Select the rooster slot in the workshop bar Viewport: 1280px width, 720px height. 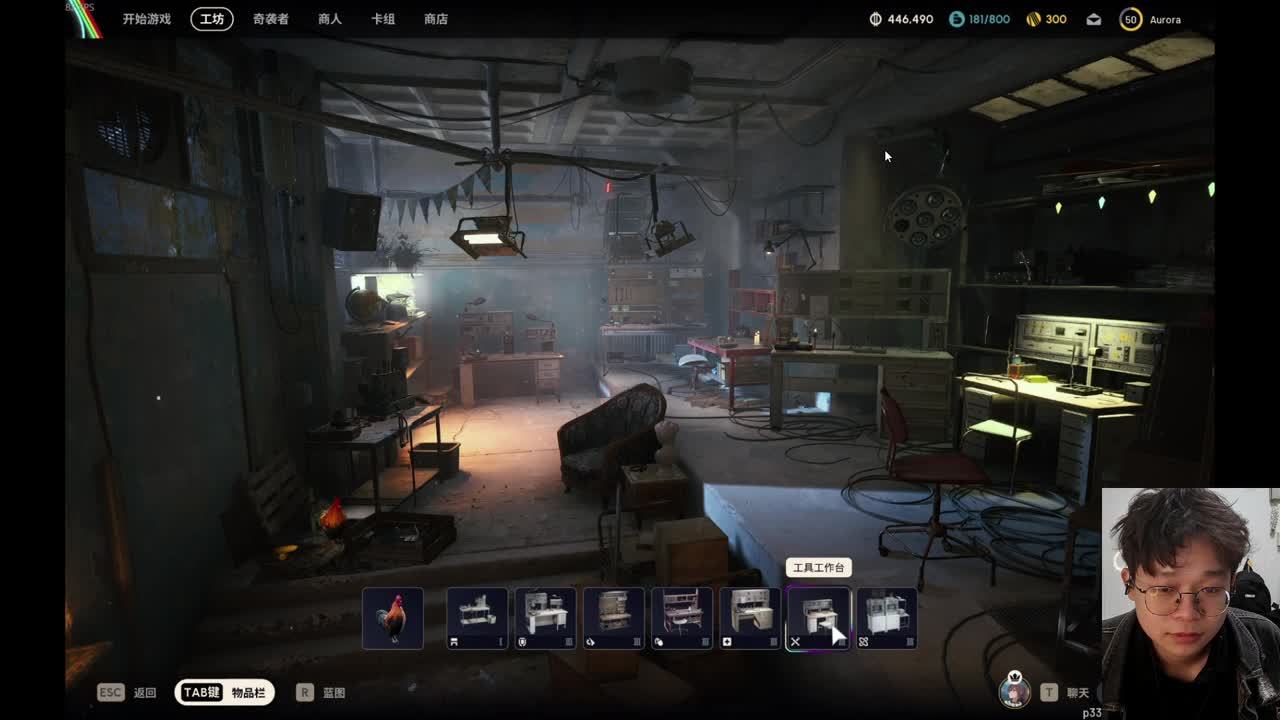click(392, 618)
